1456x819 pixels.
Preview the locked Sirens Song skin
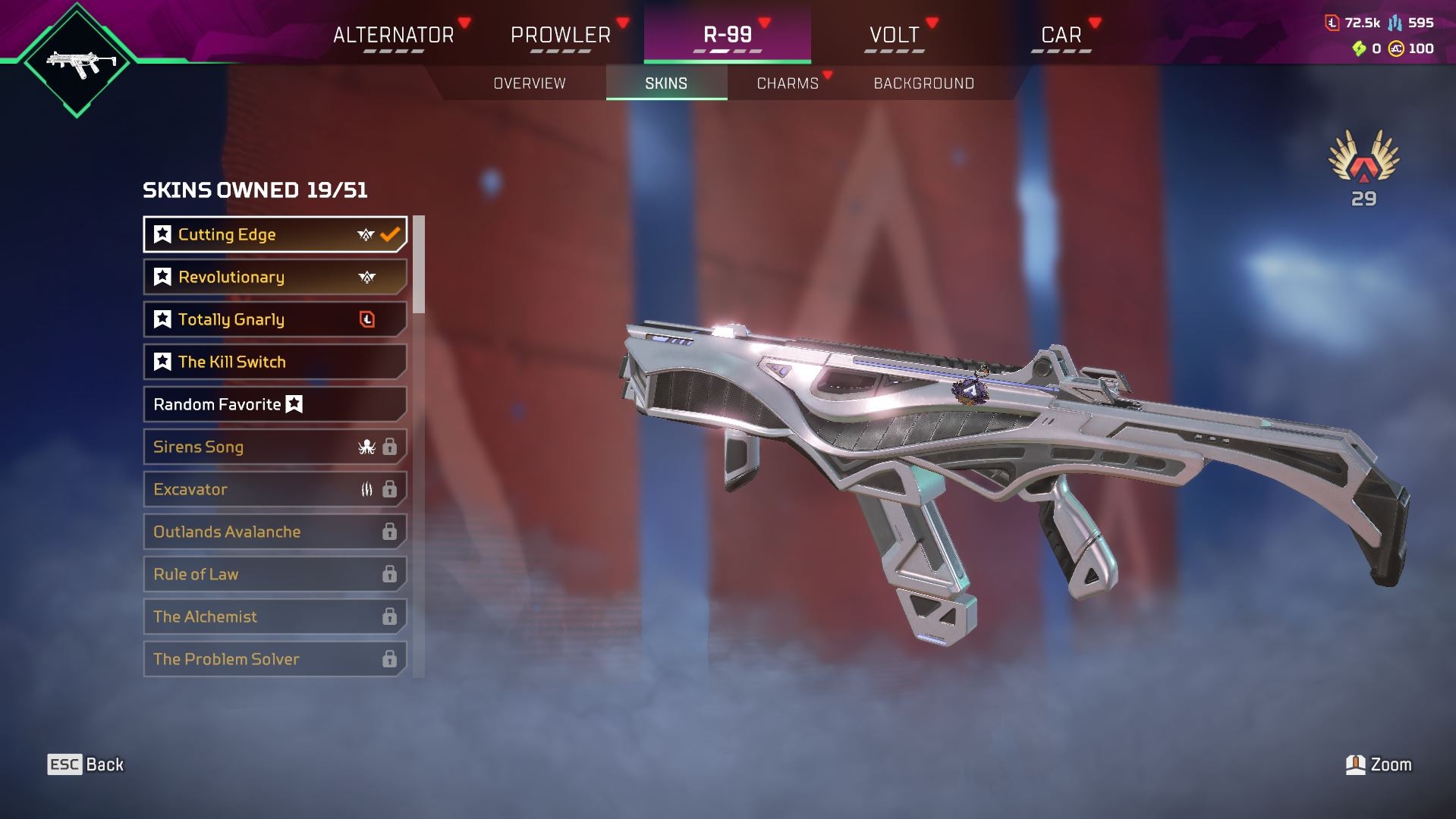pyautogui.click(x=275, y=447)
